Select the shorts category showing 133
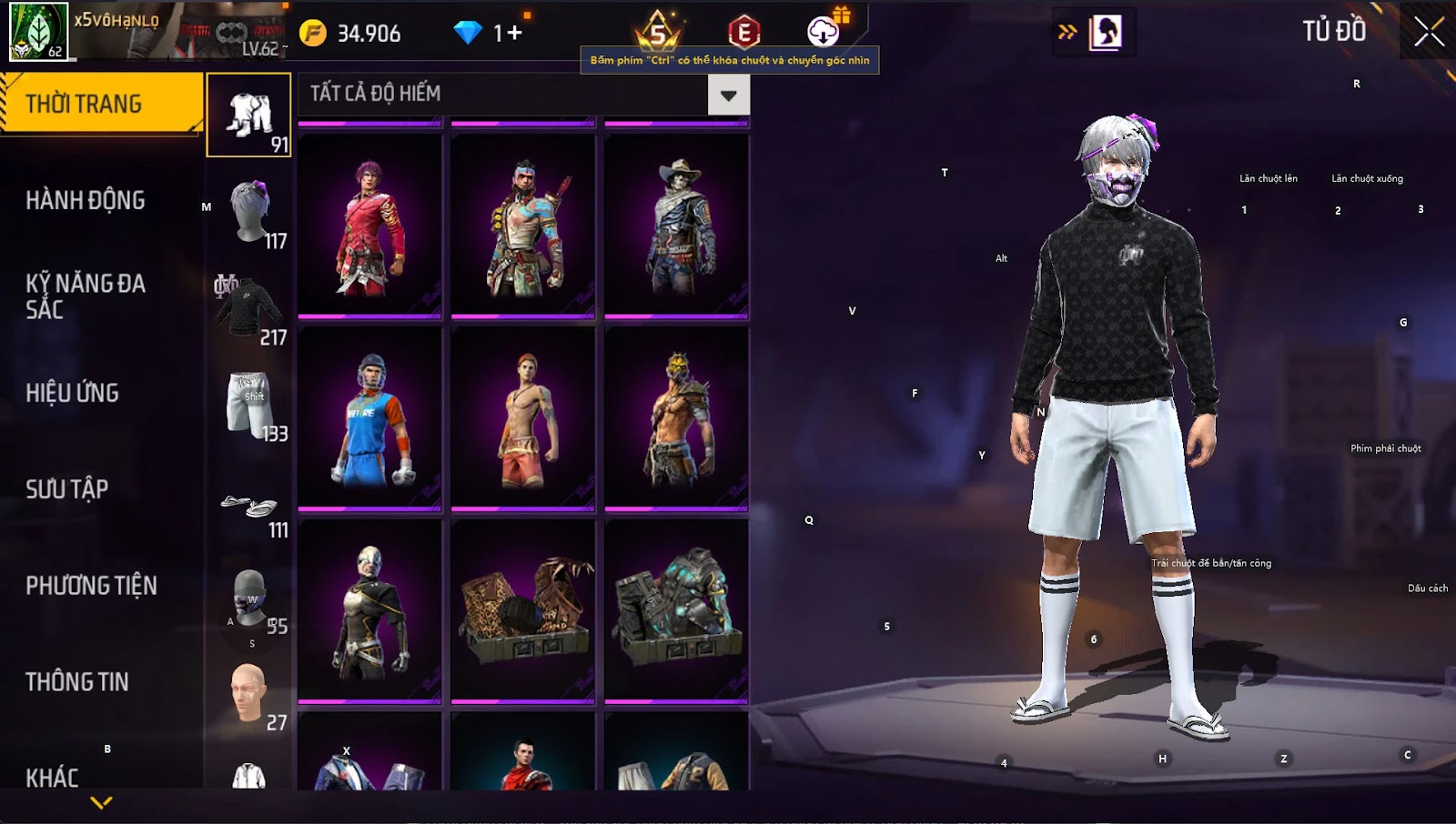The width and height of the screenshot is (1456, 824). pyautogui.click(x=249, y=405)
